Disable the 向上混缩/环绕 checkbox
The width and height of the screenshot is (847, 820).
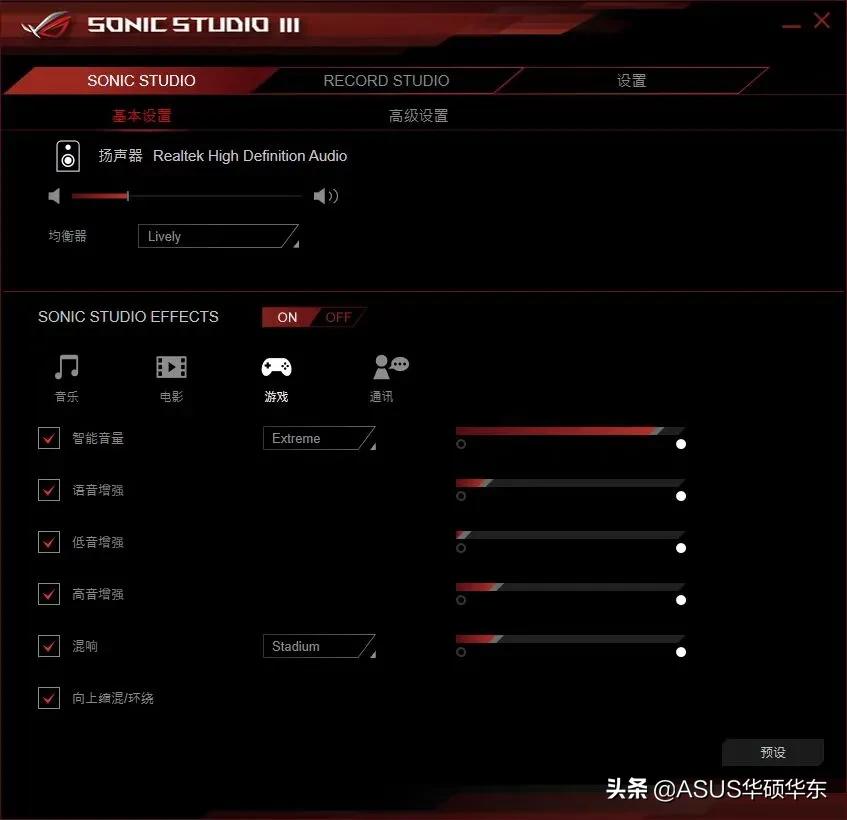coord(49,698)
